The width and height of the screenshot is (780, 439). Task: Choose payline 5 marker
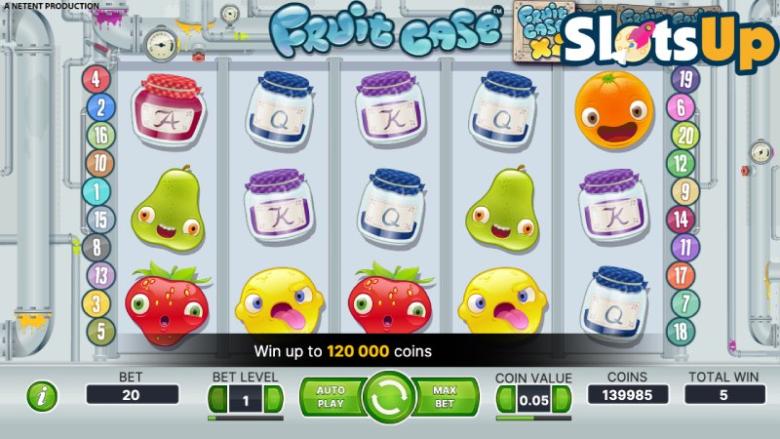100,331
